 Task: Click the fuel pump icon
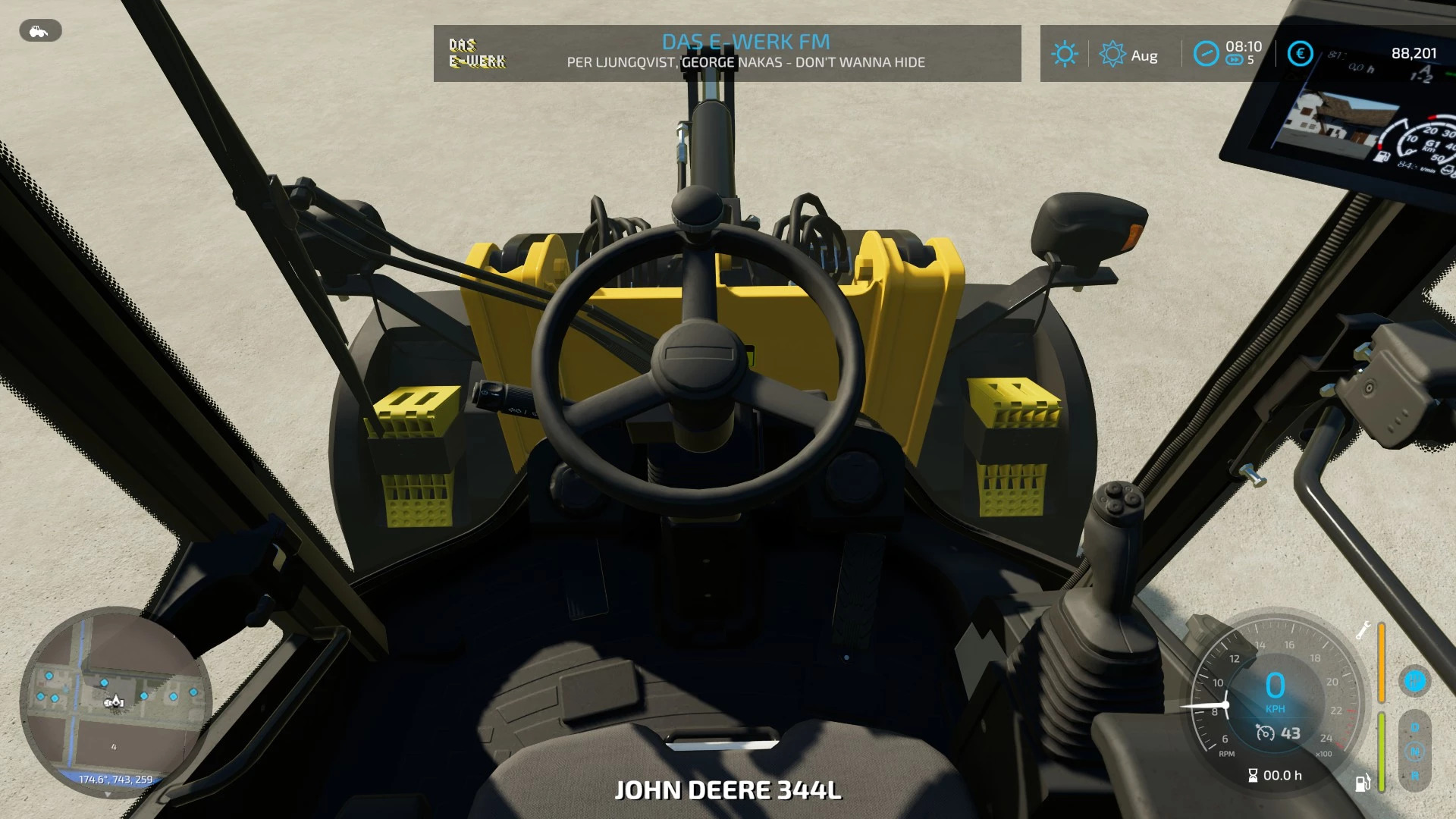(x=1363, y=782)
